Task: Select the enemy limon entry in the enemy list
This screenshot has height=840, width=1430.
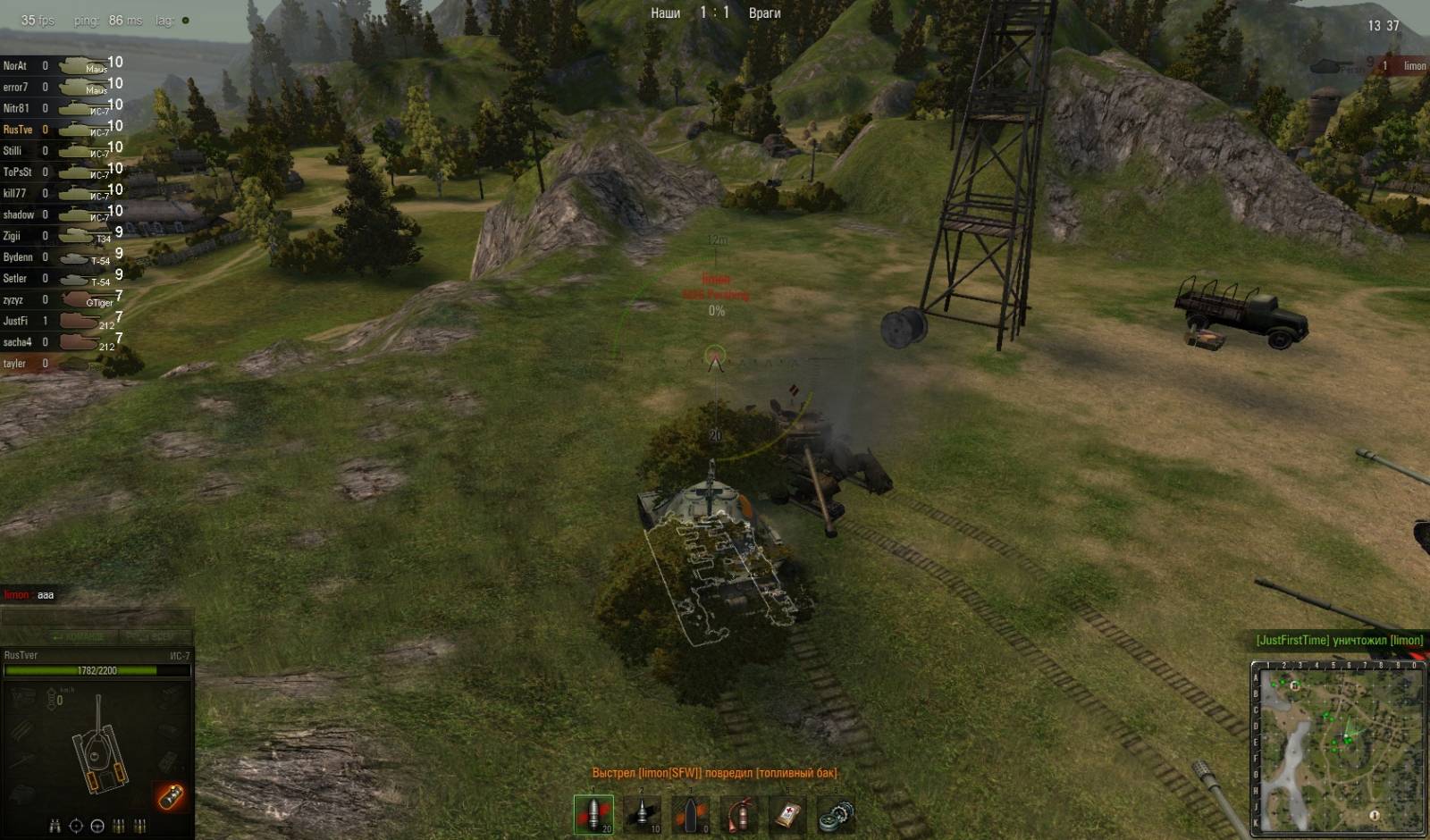Action: pyautogui.click(x=1403, y=66)
